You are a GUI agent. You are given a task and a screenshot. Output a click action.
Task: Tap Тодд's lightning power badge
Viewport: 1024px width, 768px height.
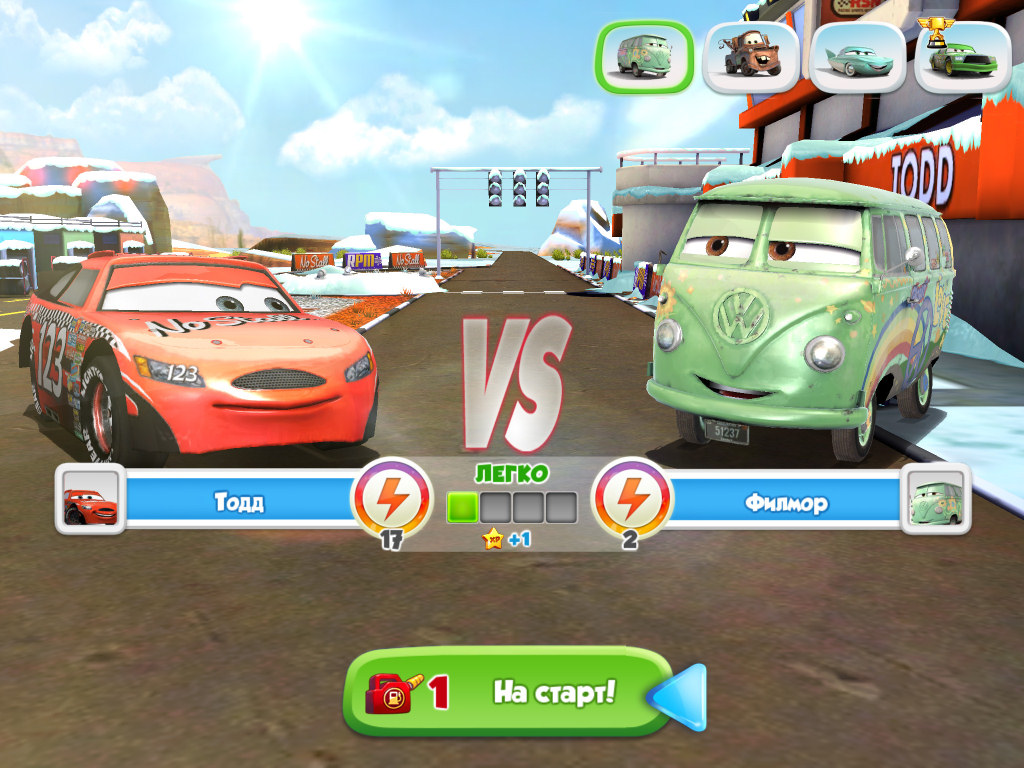(x=391, y=497)
